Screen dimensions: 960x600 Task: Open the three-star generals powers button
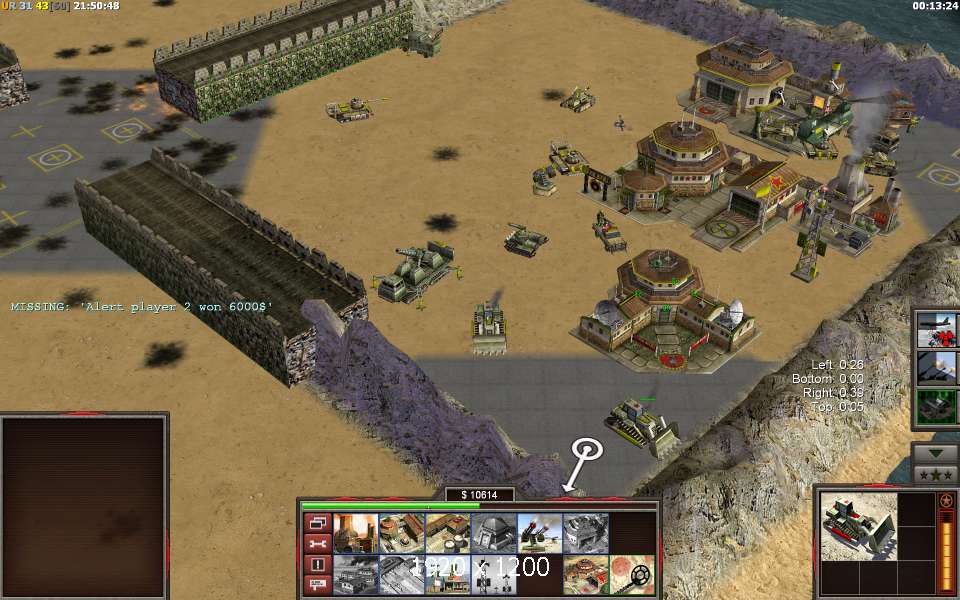point(937,473)
